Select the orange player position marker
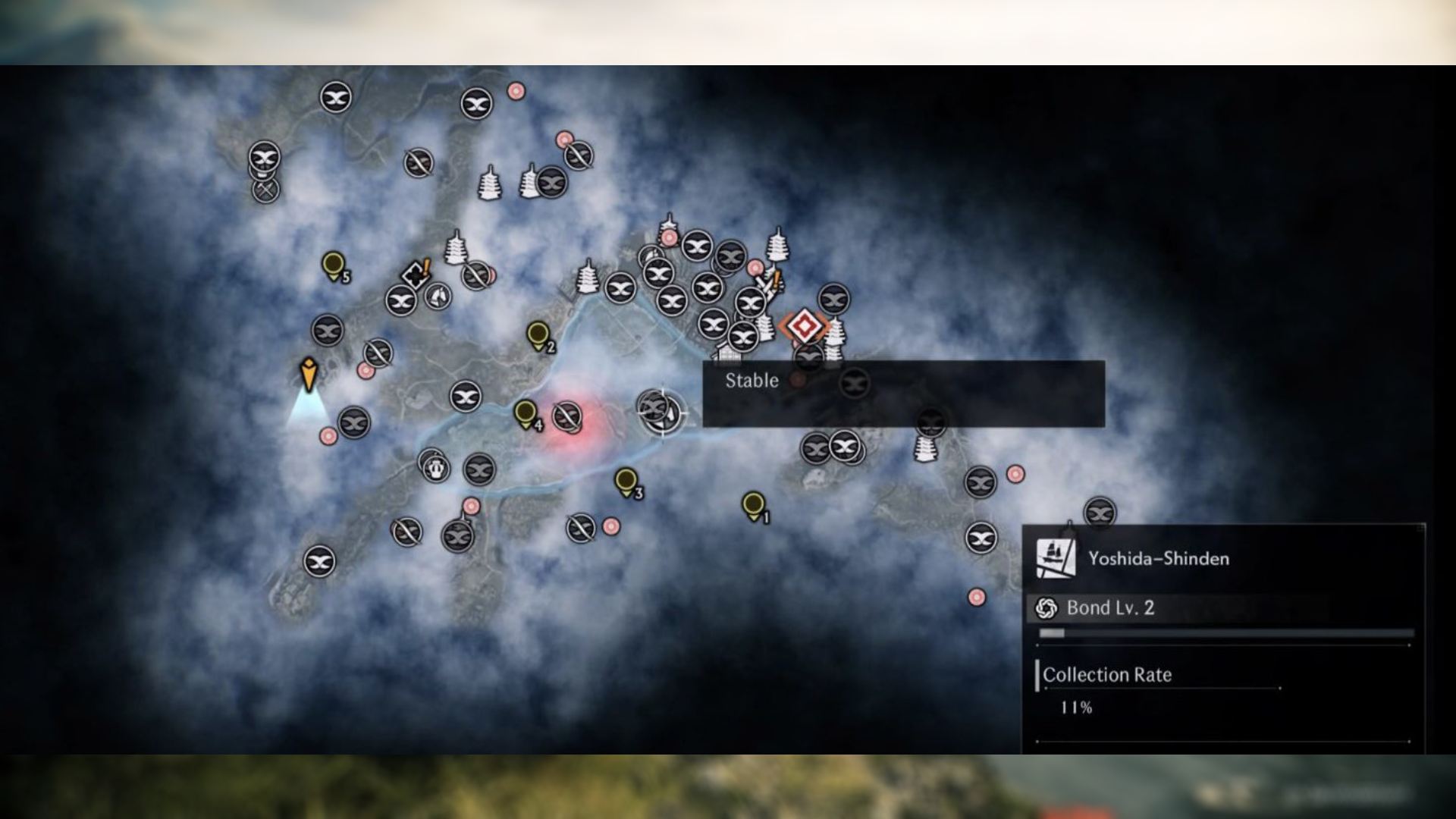1456x819 pixels. (308, 374)
